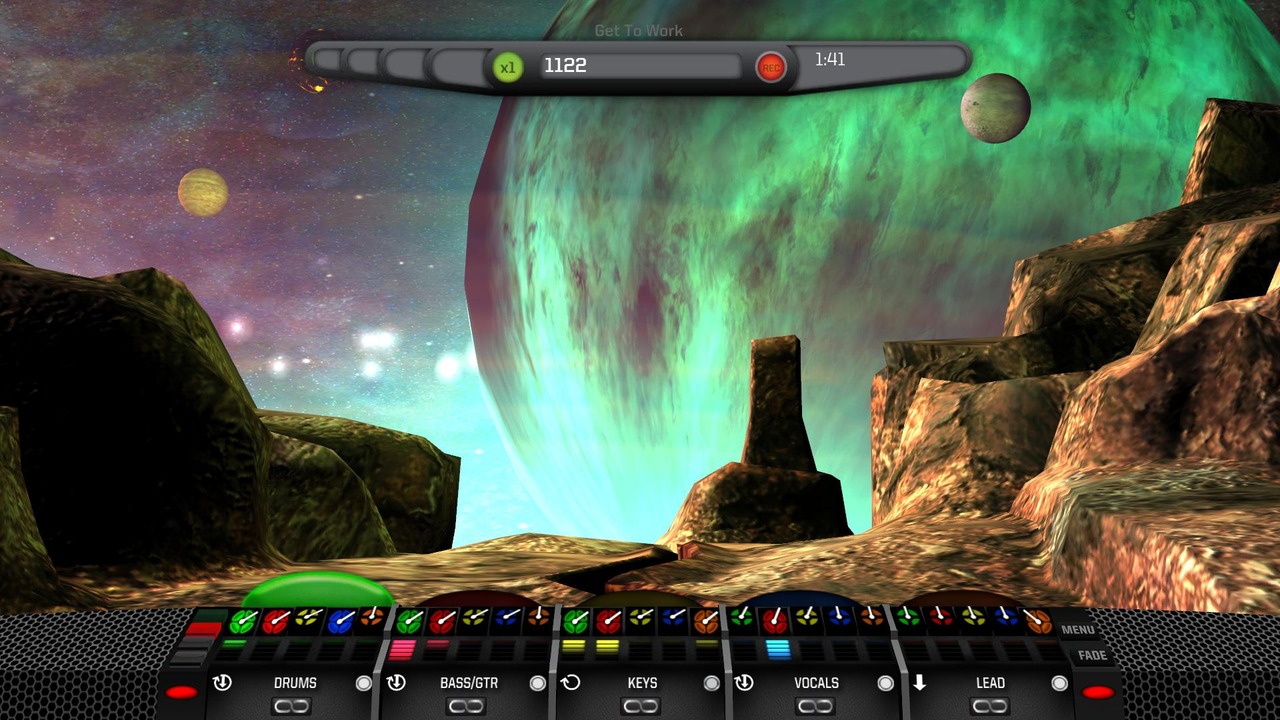The image size is (1280, 720).
Task: Toggle the loop link button under VOCALS
Action: tap(814, 707)
